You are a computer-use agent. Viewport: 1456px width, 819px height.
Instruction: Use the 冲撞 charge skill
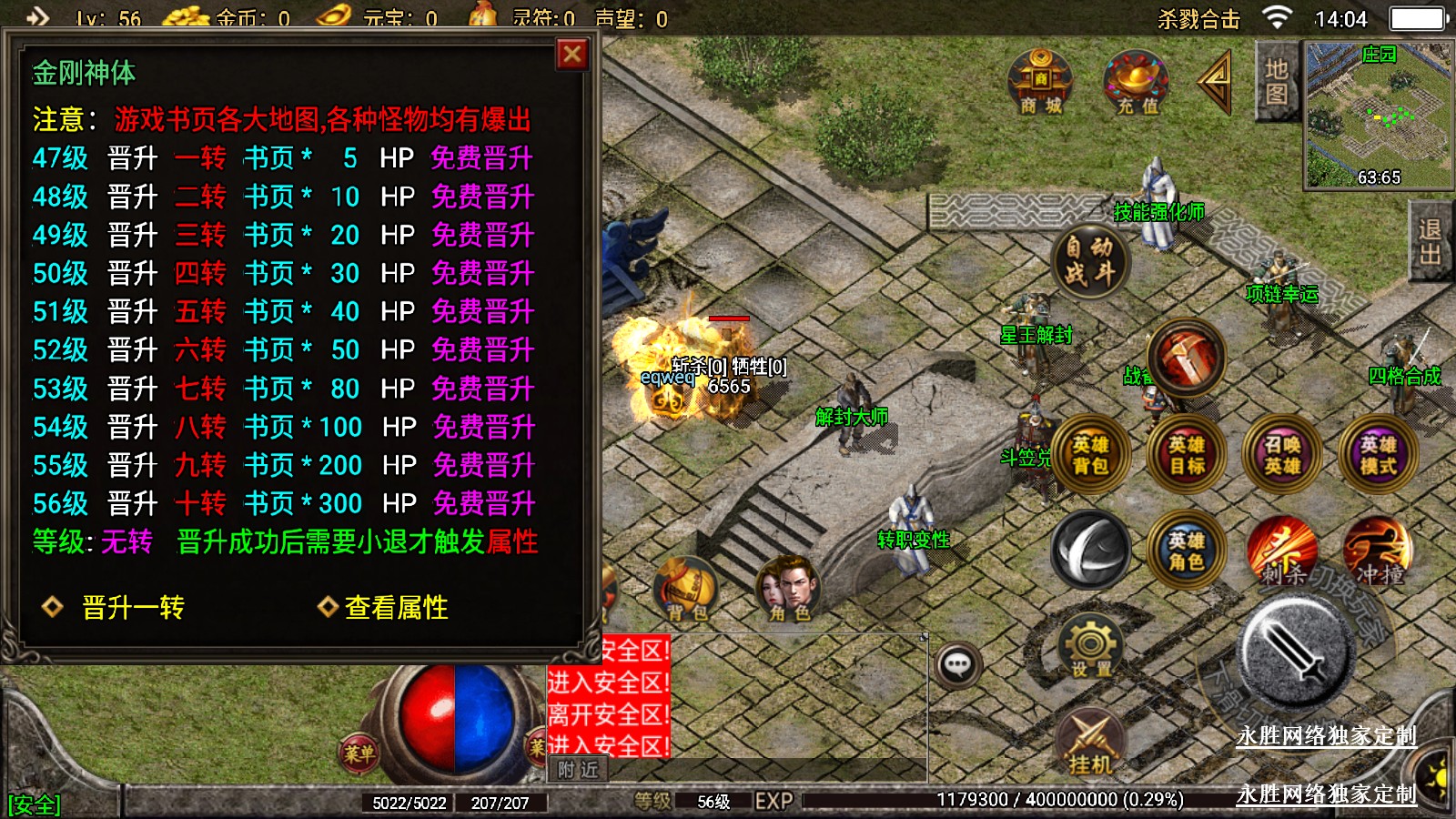1378,551
